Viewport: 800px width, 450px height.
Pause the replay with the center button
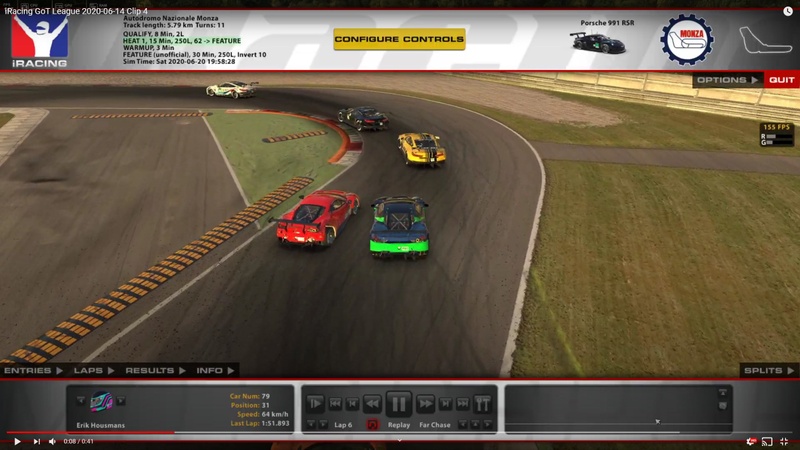point(398,403)
